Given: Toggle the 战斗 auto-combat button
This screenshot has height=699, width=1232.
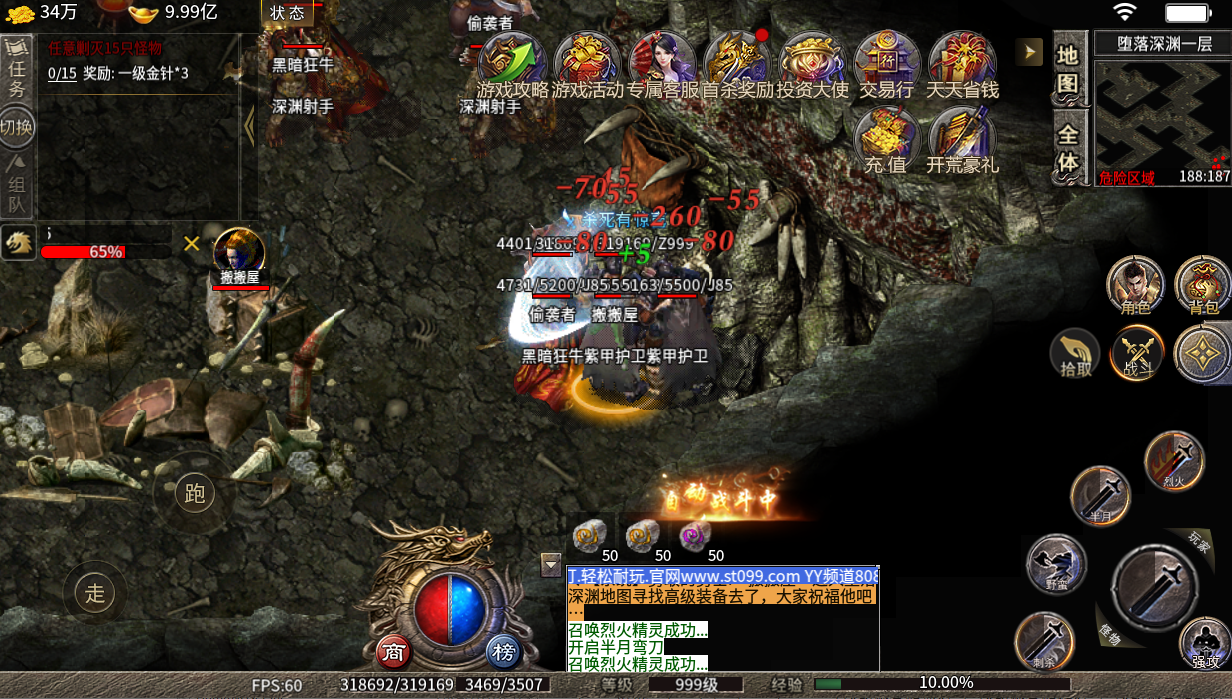Looking at the screenshot, I should coord(1138,353).
